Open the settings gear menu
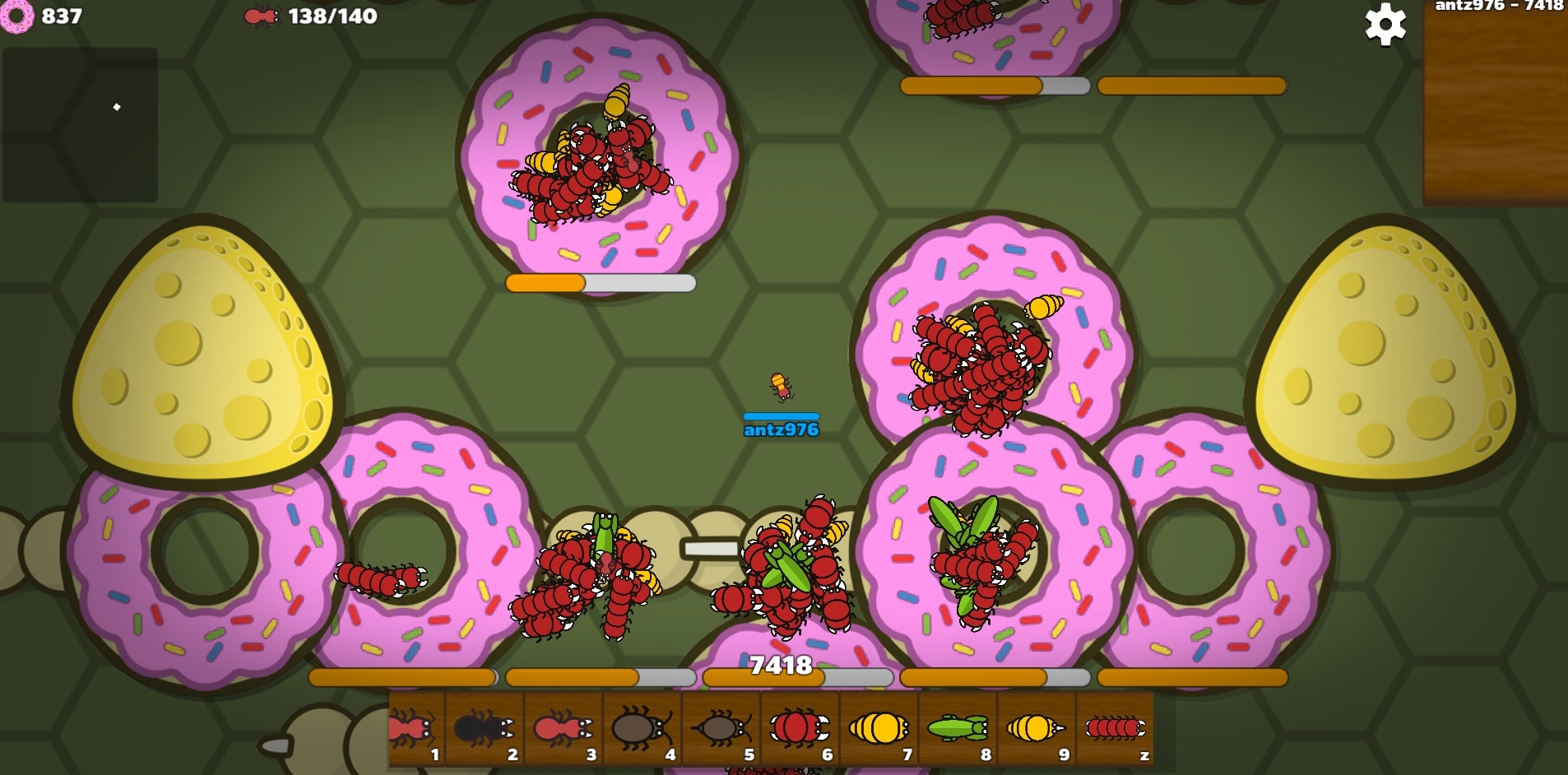The image size is (1568, 775). pos(1385,25)
